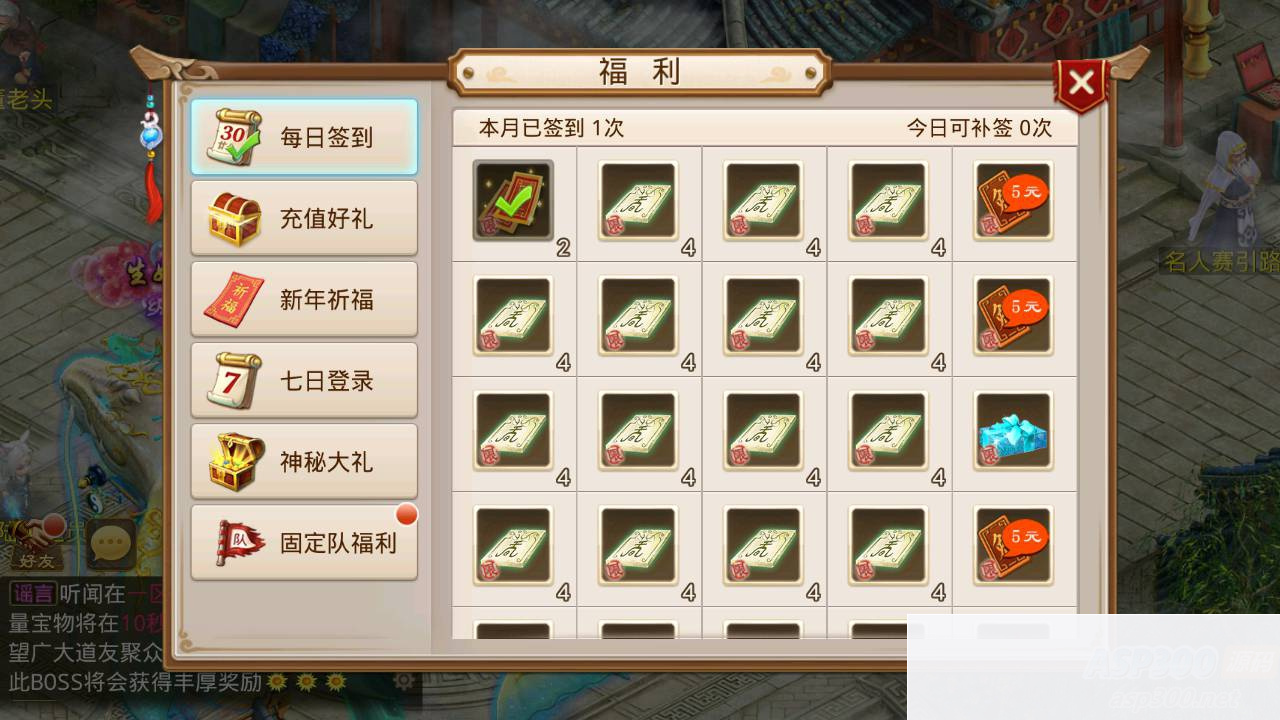
Task: Close the 福利 welfare window
Action: 1082,82
